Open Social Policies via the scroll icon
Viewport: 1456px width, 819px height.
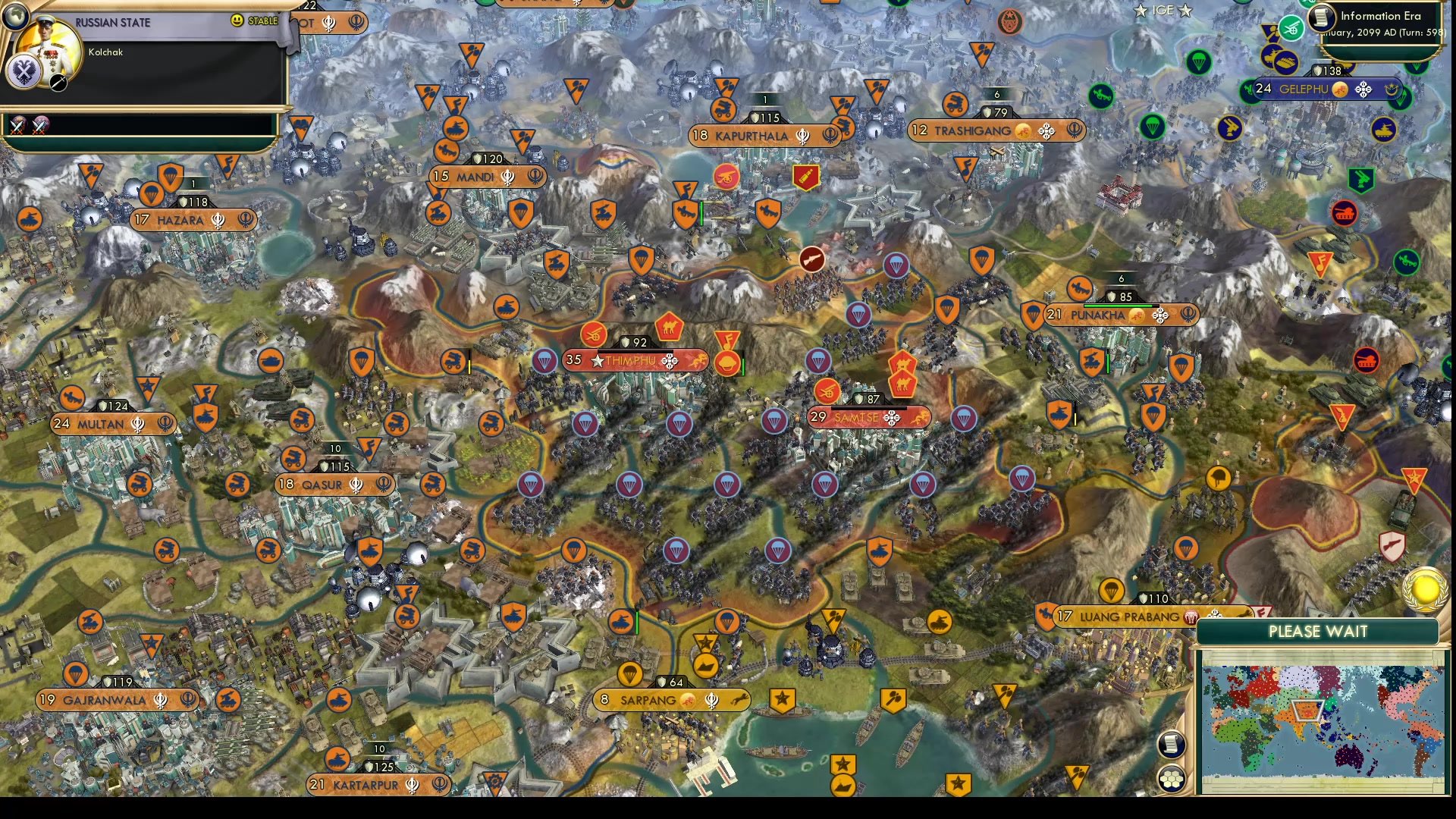[x=1172, y=744]
